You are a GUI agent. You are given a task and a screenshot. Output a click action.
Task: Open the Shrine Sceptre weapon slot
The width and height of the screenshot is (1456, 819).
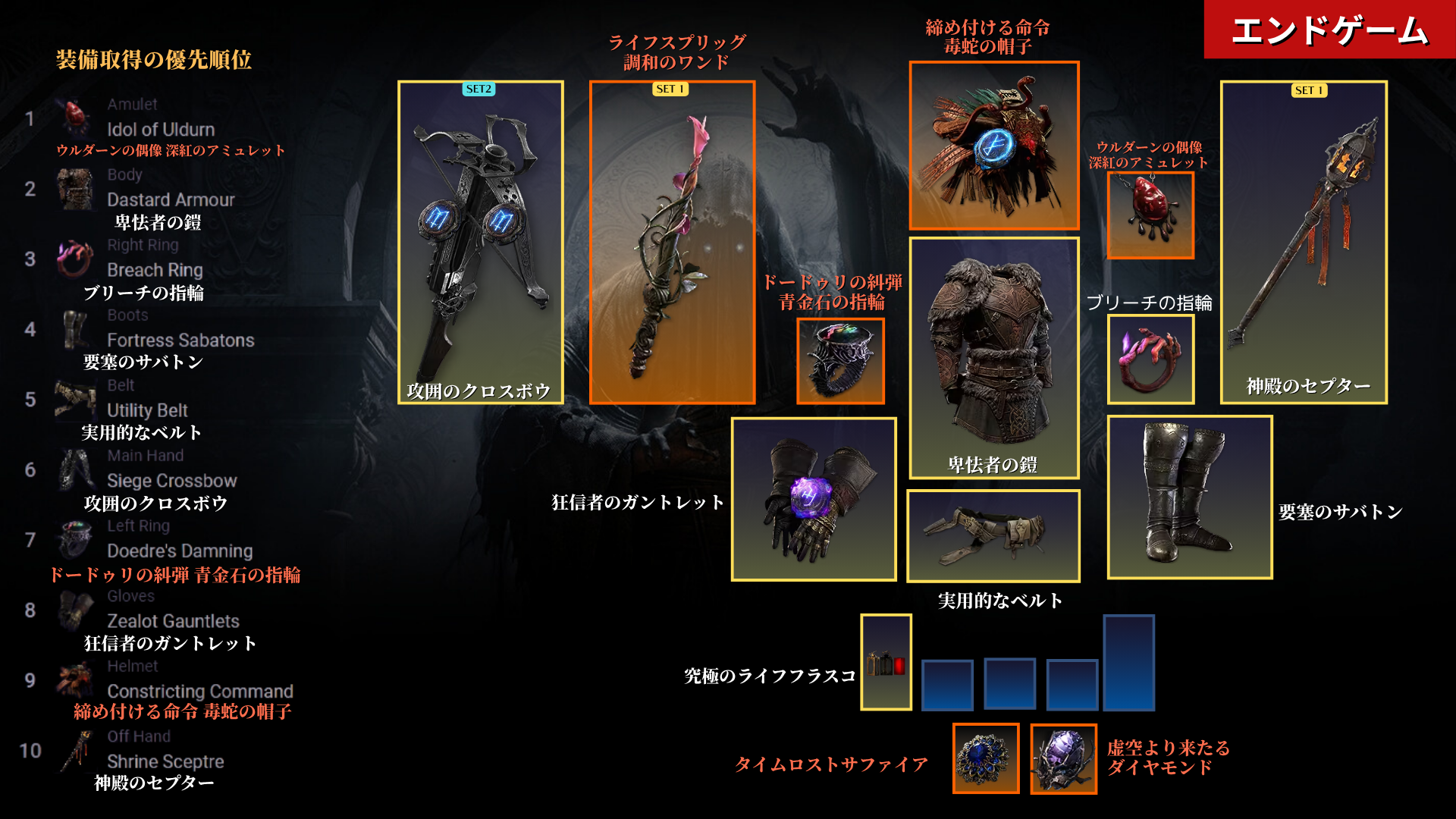coord(1303,242)
